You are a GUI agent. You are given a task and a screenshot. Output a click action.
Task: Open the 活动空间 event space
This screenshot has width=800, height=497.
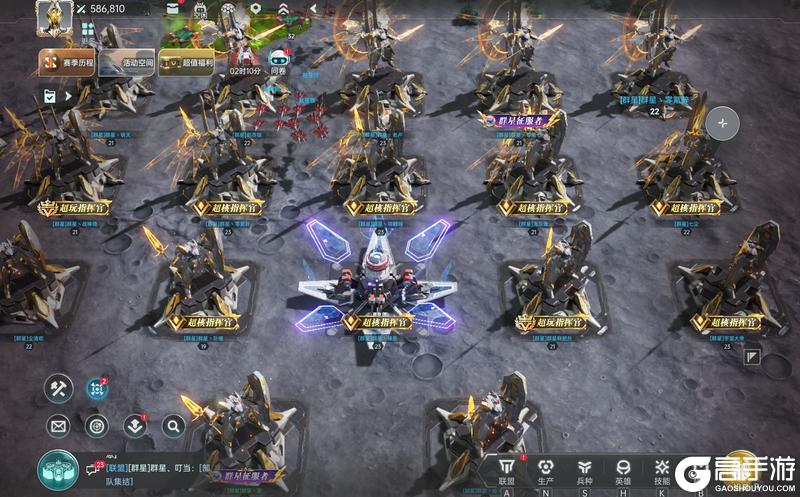pyautogui.click(x=129, y=63)
